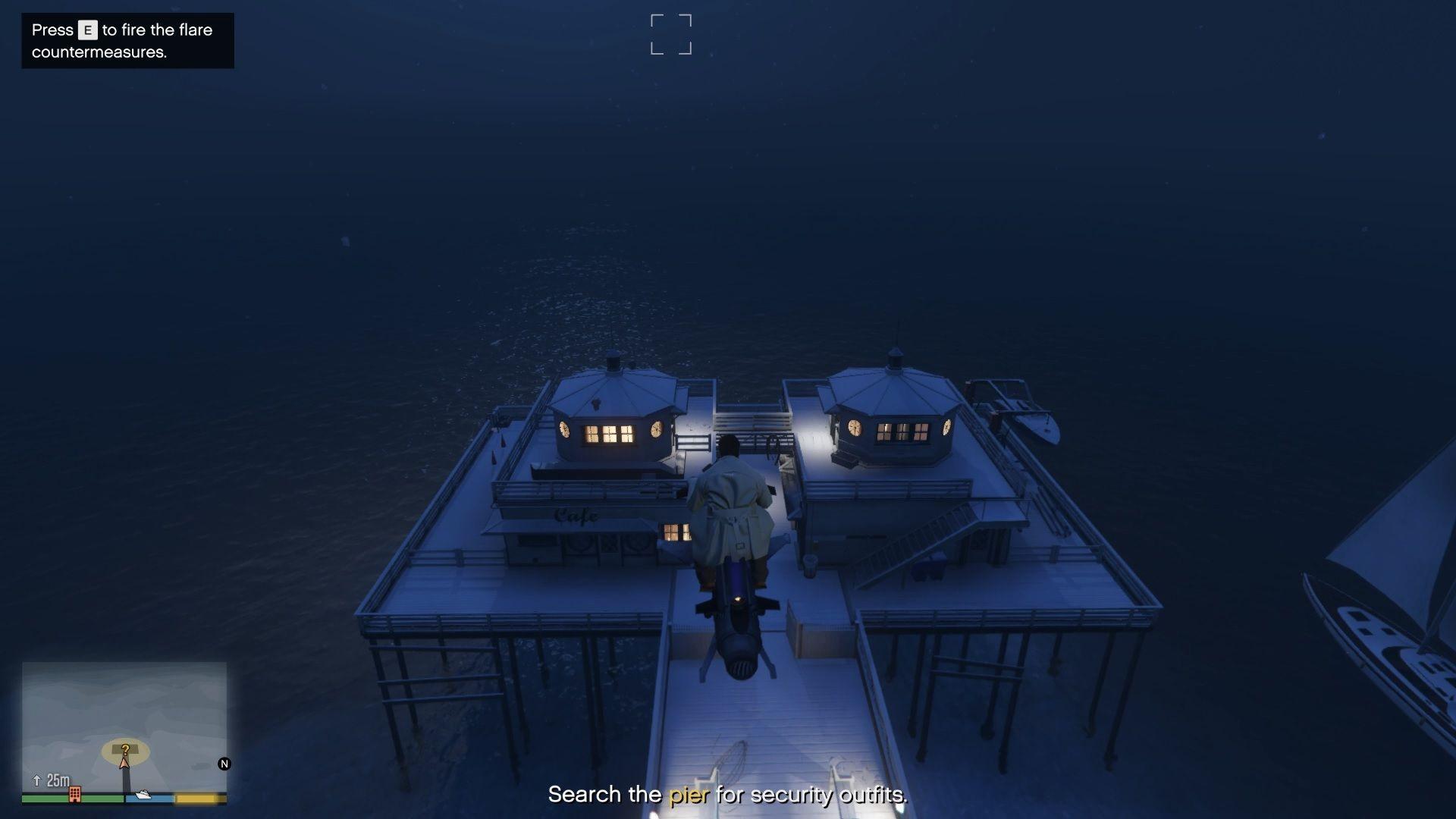Viewport: 1456px width, 819px height.
Task: Click the targeting reticle at screen top
Action: pyautogui.click(x=670, y=33)
